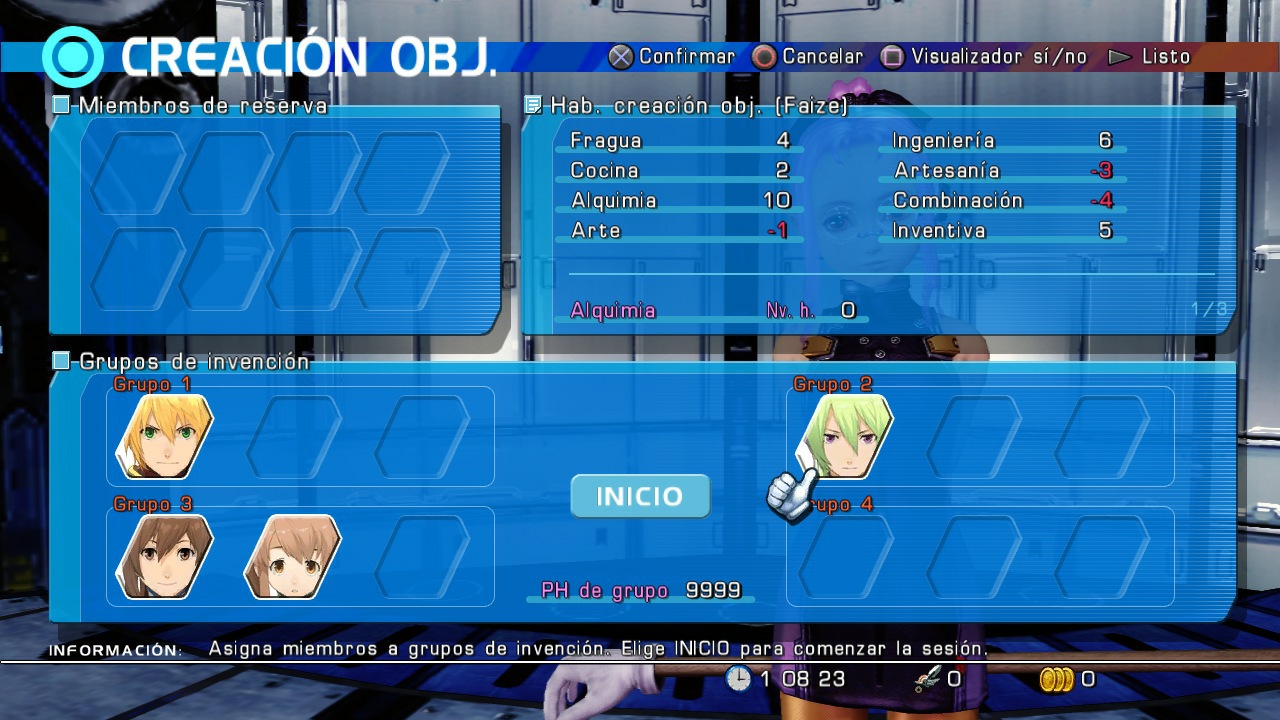Screen dimensions: 1280x720
Task: Click the clock playtime icon
Action: [x=740, y=679]
